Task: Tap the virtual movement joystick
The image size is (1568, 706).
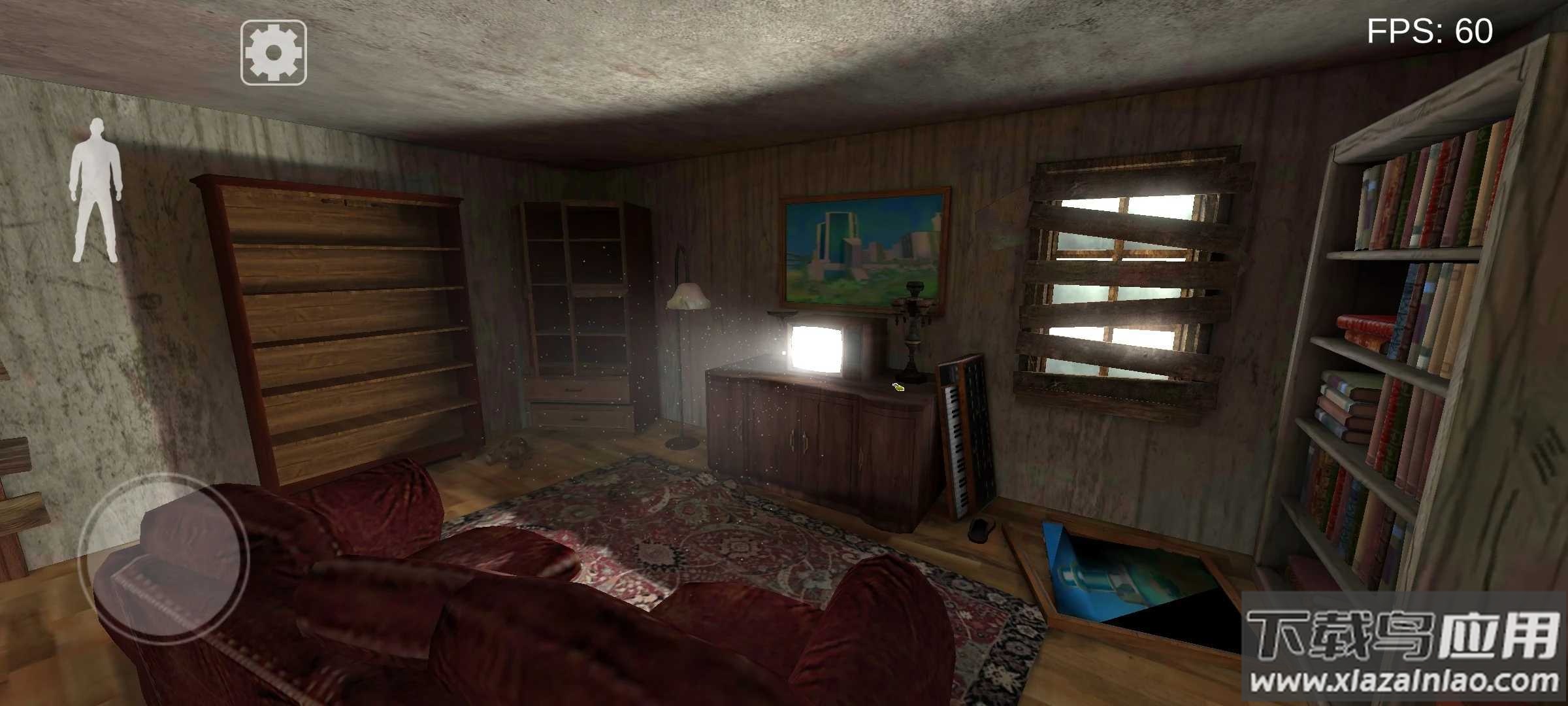Action: tap(163, 559)
